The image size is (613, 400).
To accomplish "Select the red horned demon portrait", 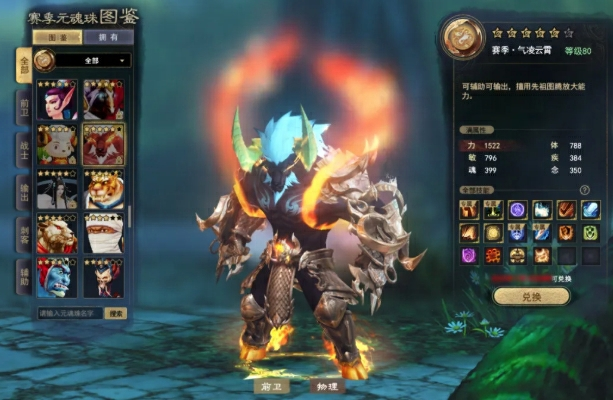I will click(x=104, y=143).
